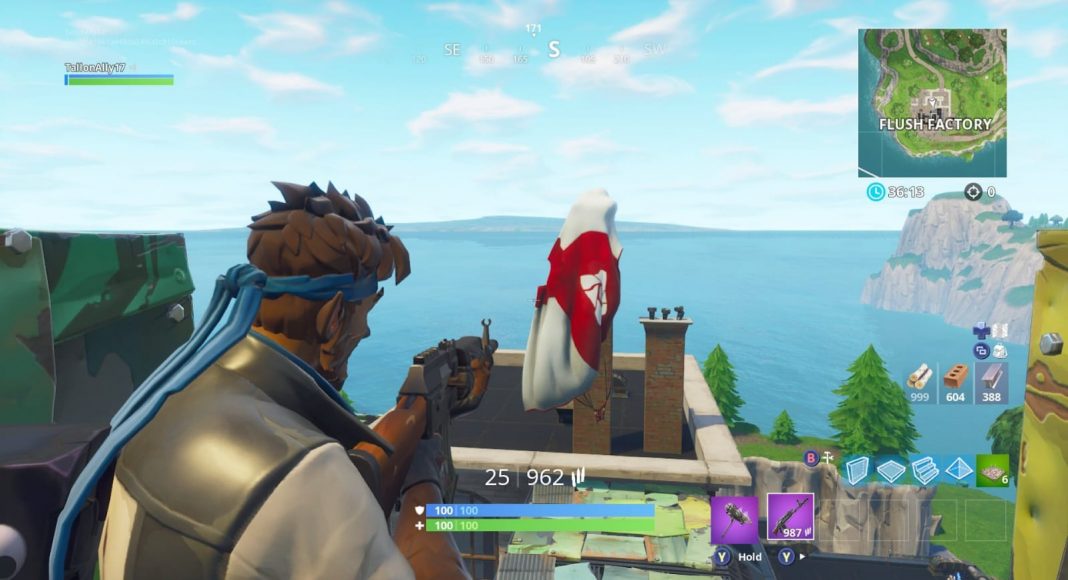The width and height of the screenshot is (1068, 580).
Task: Select the wall building piece
Action: 856,470
